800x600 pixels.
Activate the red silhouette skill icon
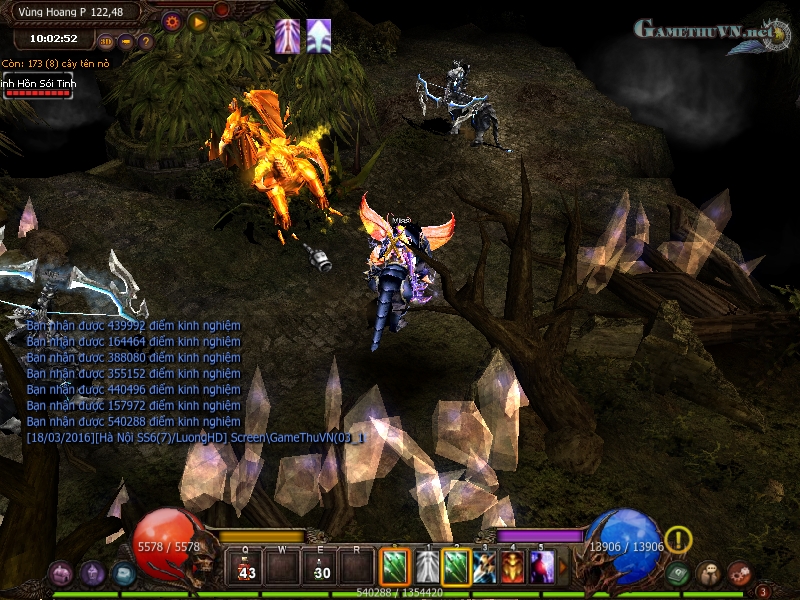tap(542, 567)
